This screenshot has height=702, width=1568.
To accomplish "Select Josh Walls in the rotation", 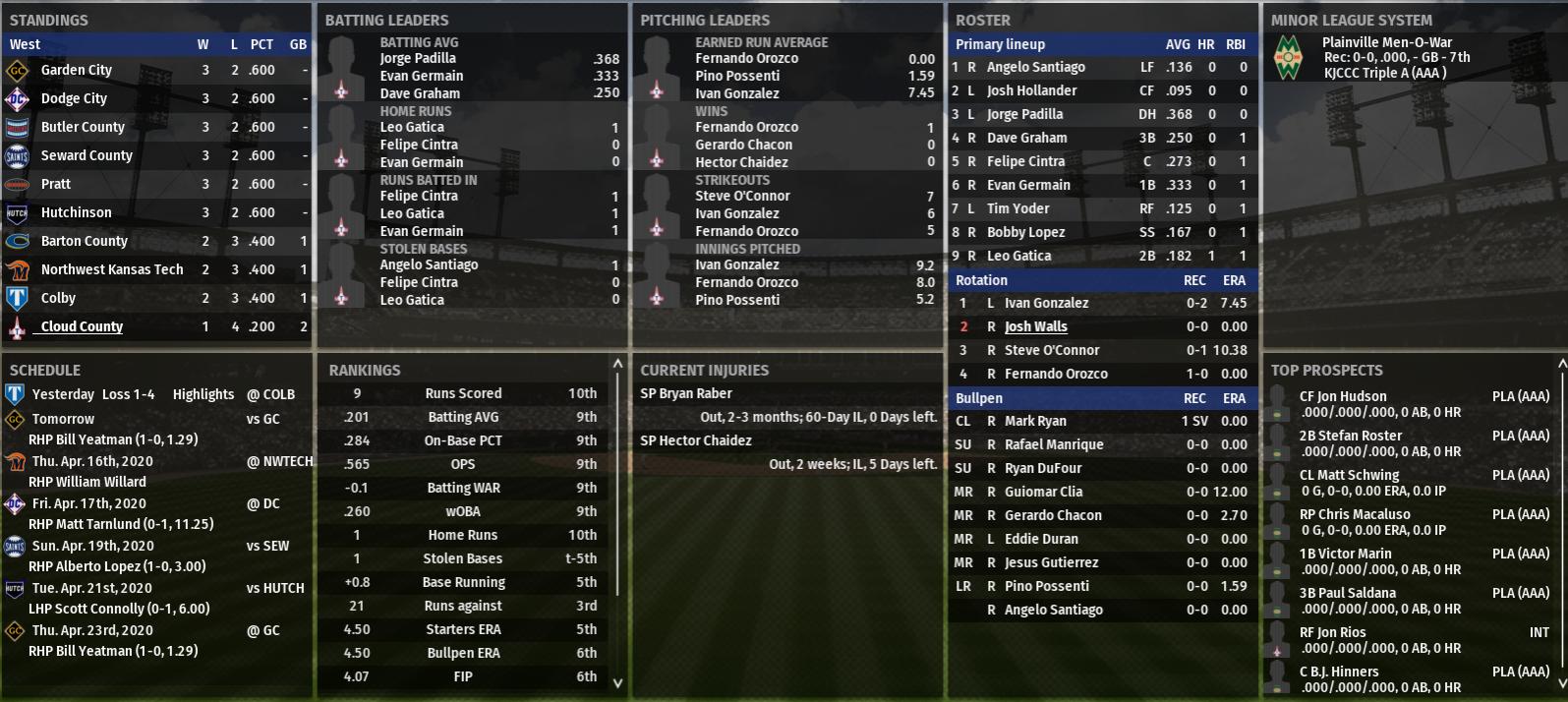I will pyautogui.click(x=1035, y=326).
